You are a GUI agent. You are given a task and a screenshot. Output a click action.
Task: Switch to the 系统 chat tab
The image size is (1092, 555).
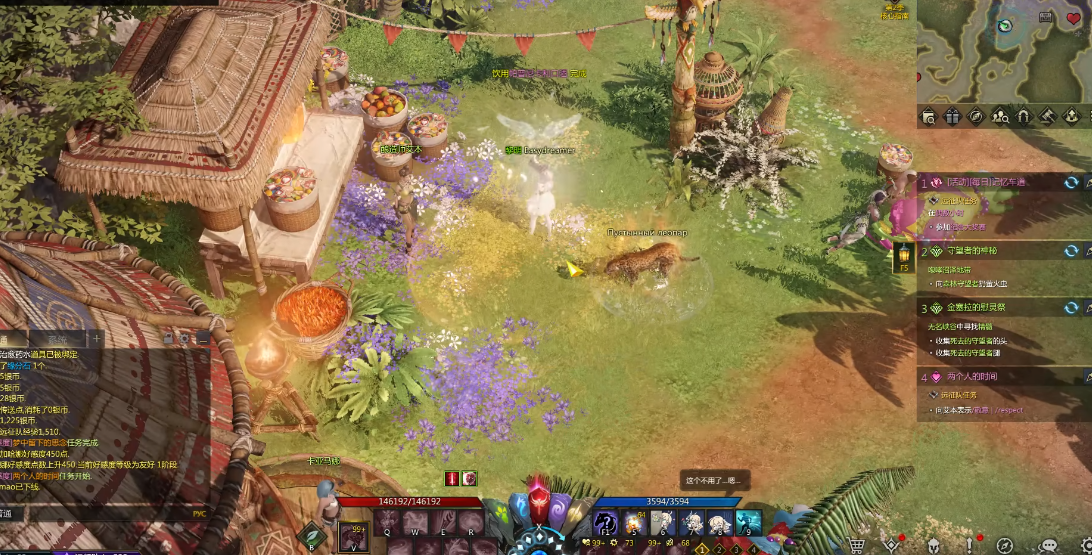coord(58,339)
